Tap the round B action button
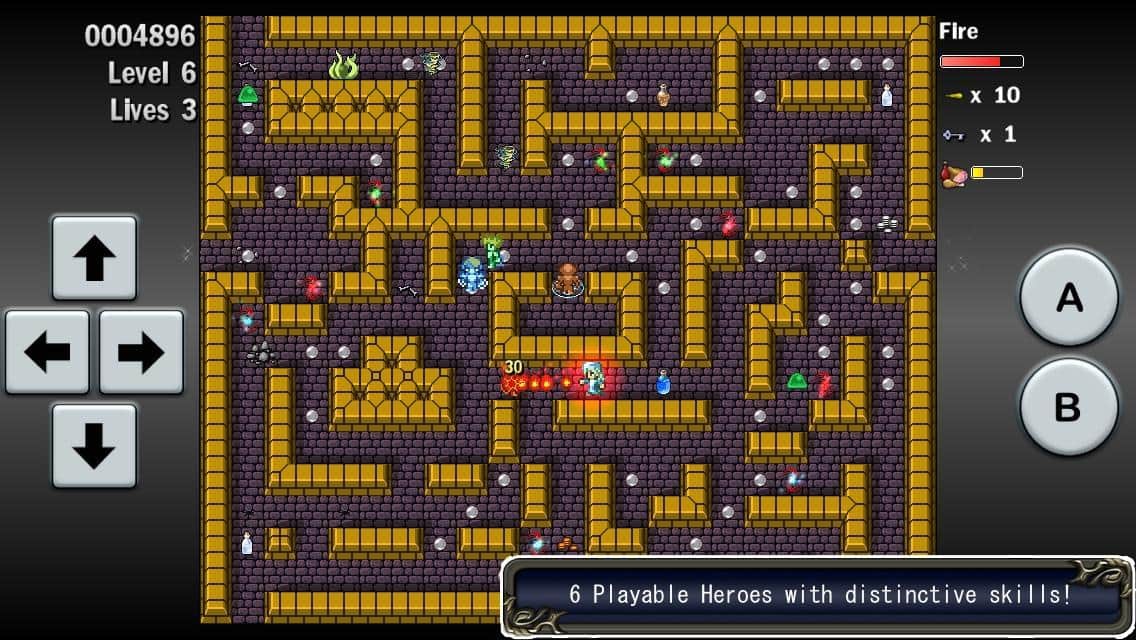This screenshot has width=1136, height=640. (1068, 406)
